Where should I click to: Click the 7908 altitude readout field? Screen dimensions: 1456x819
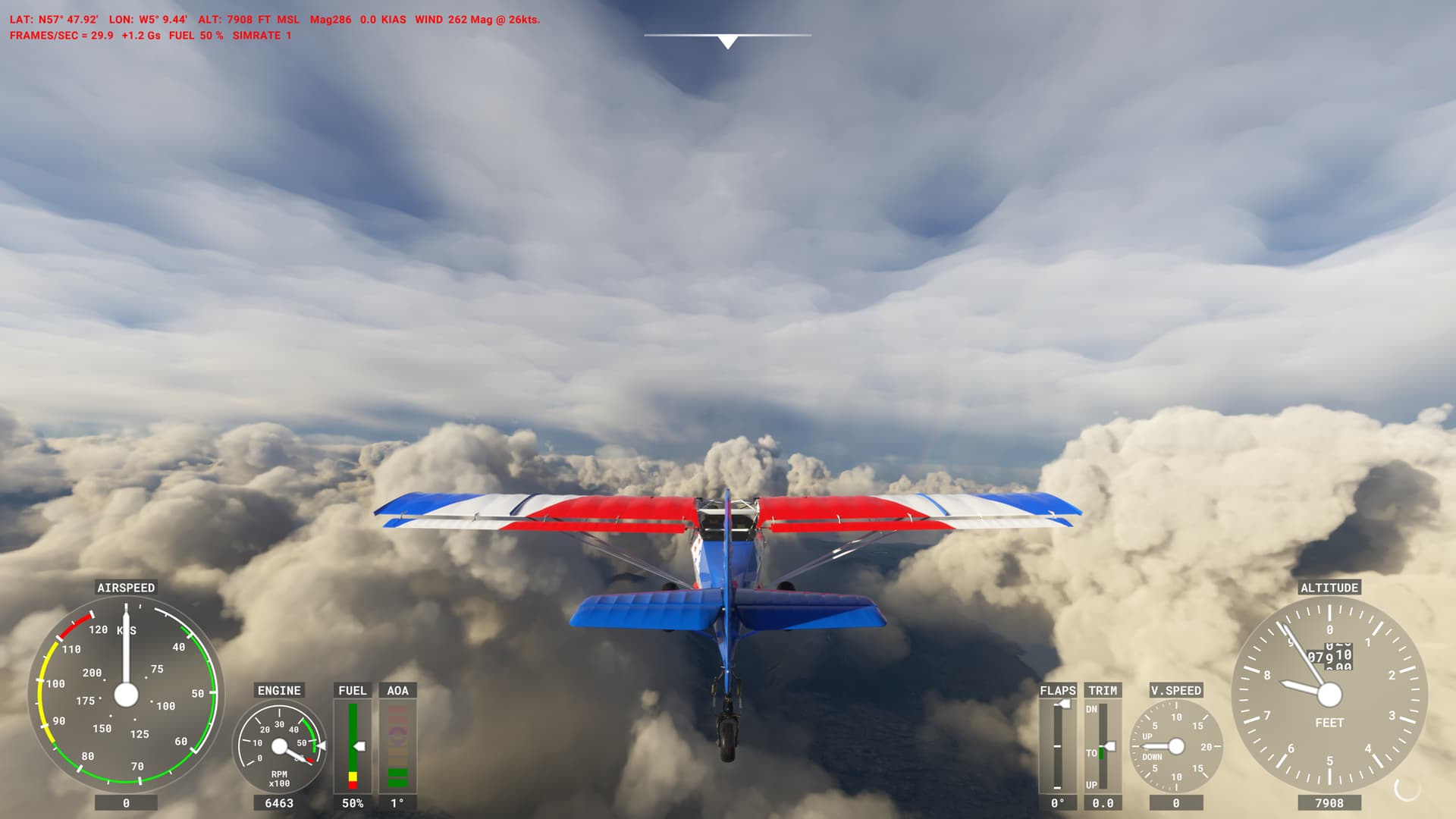pos(1329,802)
